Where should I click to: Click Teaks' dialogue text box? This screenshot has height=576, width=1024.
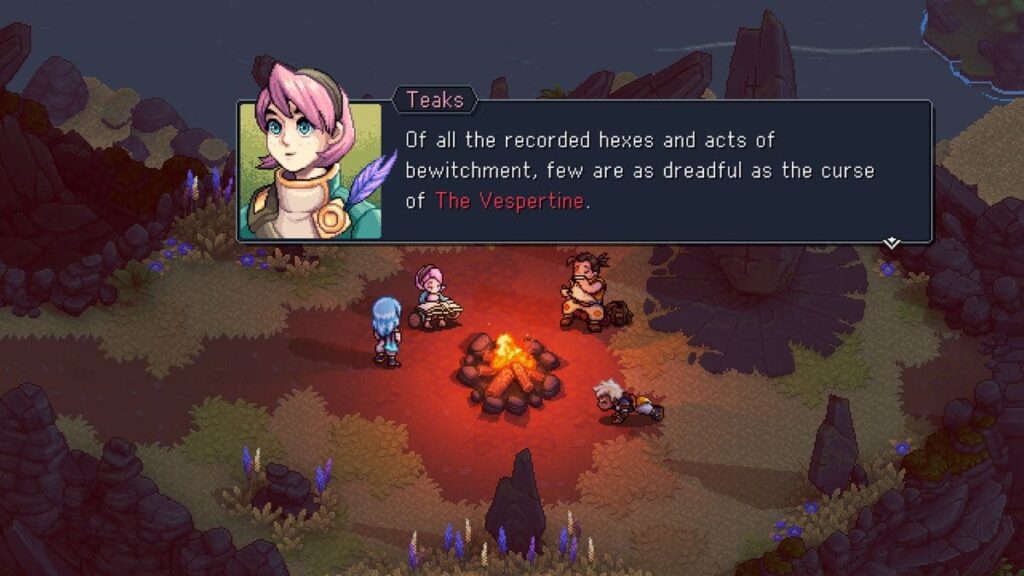click(x=656, y=171)
